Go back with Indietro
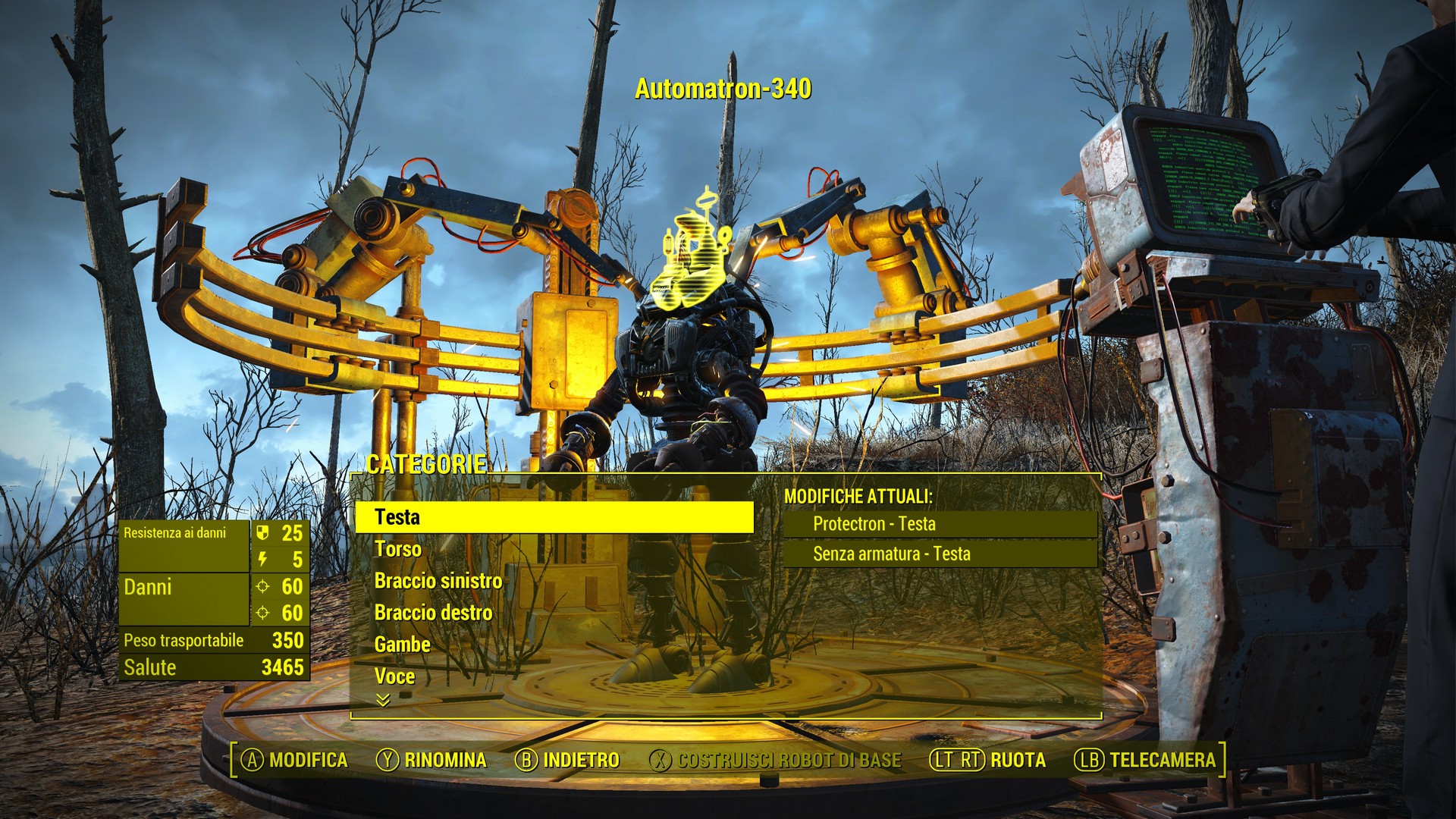 point(567,760)
